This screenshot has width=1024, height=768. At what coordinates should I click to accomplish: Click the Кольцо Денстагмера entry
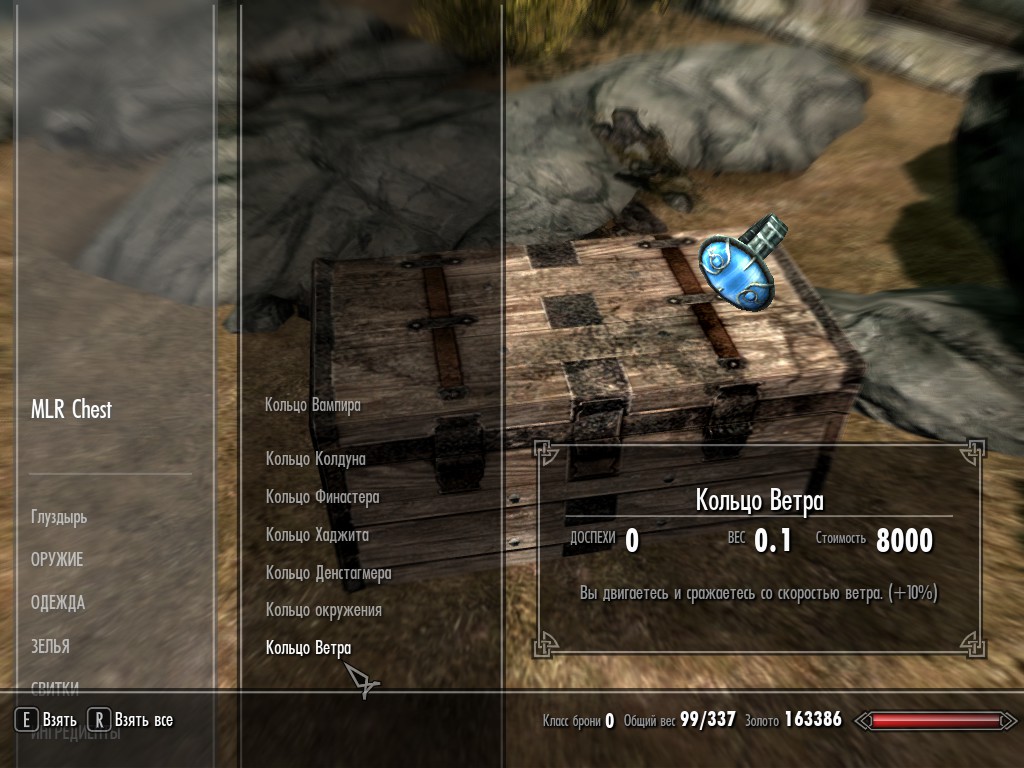click(328, 573)
